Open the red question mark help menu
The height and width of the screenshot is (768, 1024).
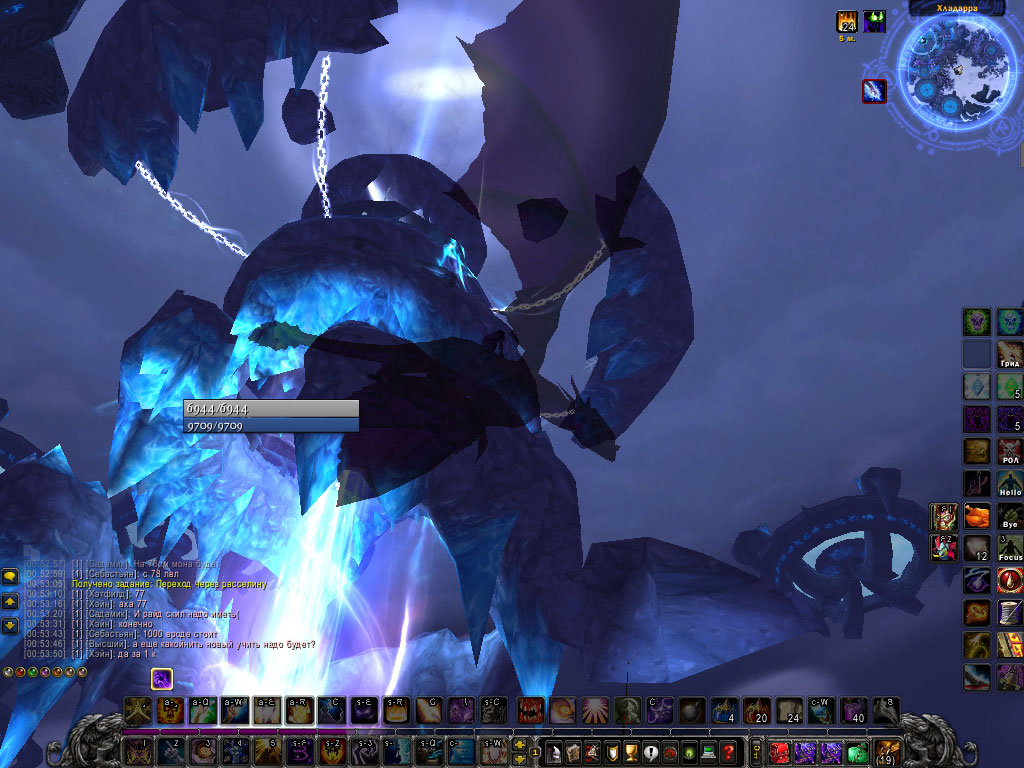730,752
